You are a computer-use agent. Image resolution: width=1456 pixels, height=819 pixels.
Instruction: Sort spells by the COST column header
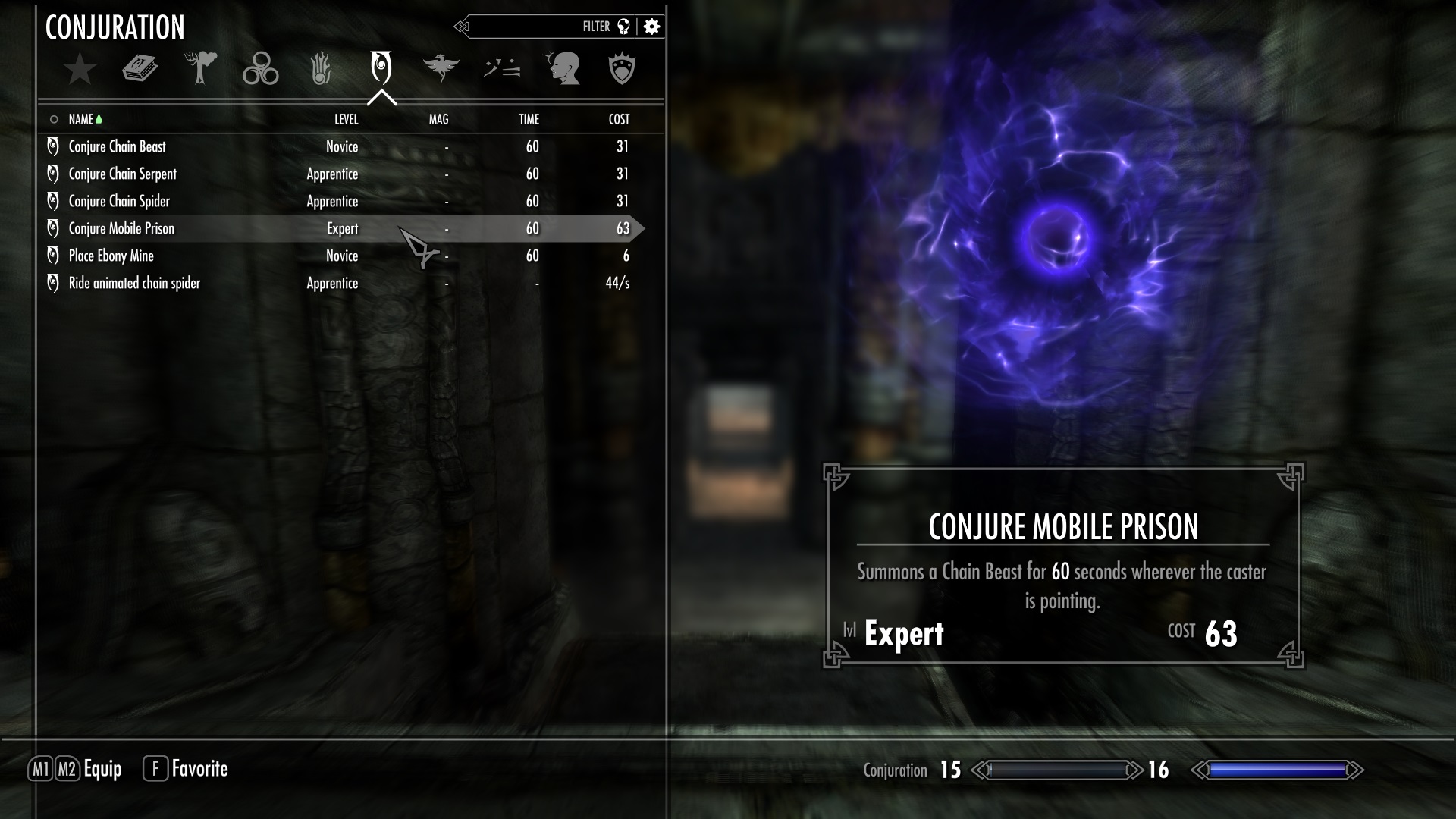pyautogui.click(x=618, y=119)
